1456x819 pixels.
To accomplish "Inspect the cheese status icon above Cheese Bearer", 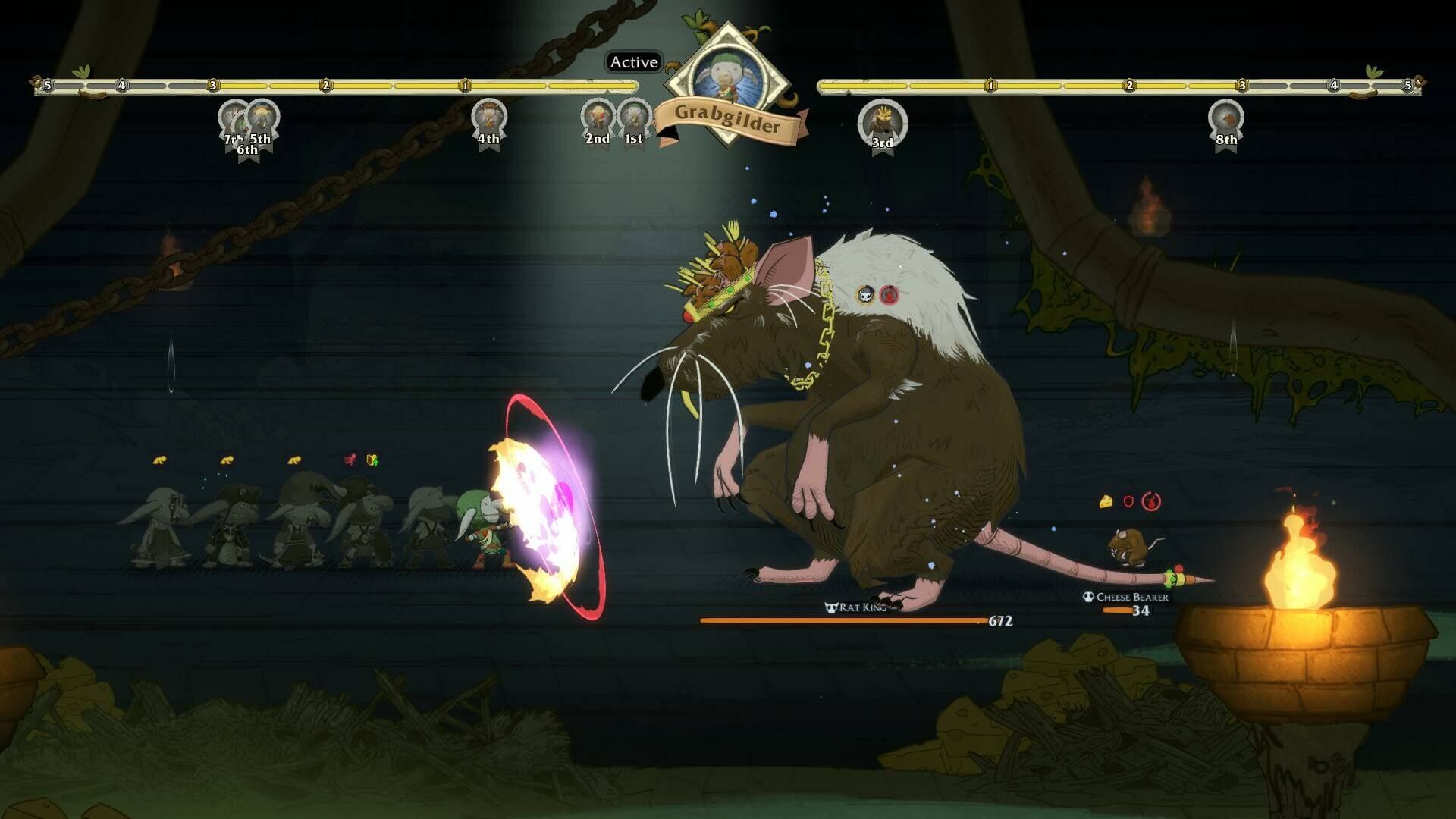I will pyautogui.click(x=1106, y=501).
